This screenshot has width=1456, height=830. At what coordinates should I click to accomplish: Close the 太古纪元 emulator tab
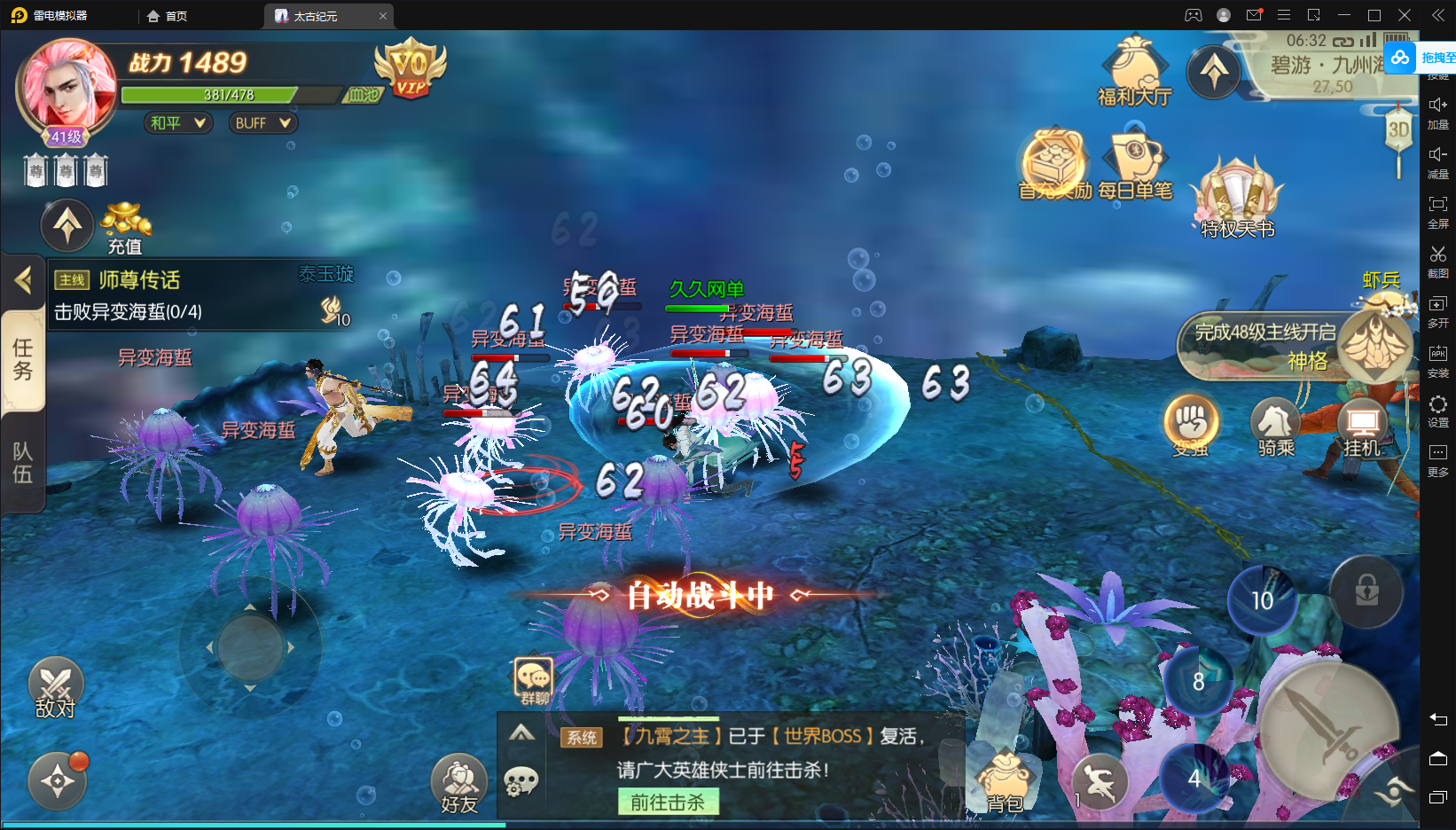(x=383, y=16)
